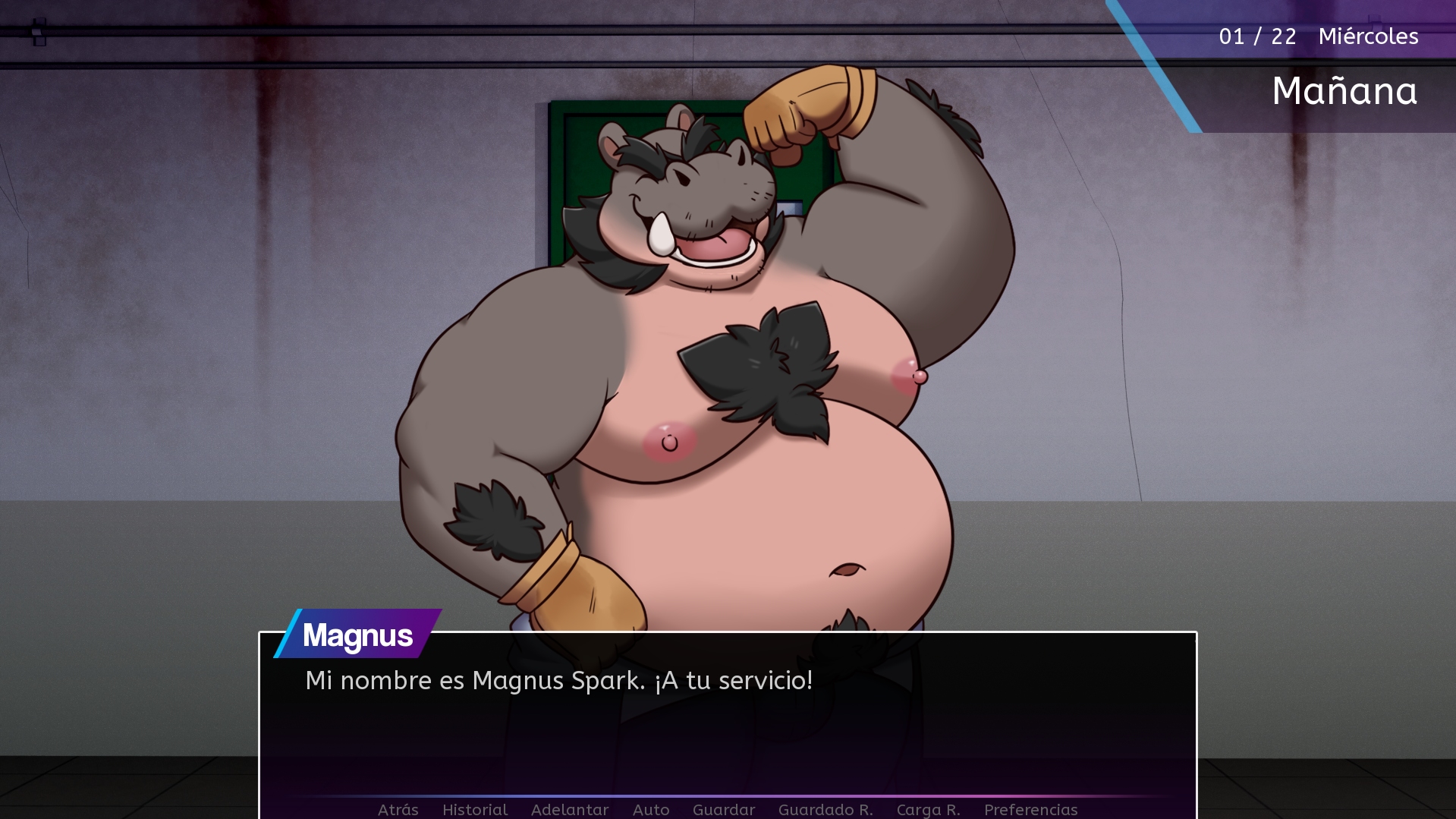Quick save with Guardado R.
Screen dimensions: 1456x819
pos(825,809)
